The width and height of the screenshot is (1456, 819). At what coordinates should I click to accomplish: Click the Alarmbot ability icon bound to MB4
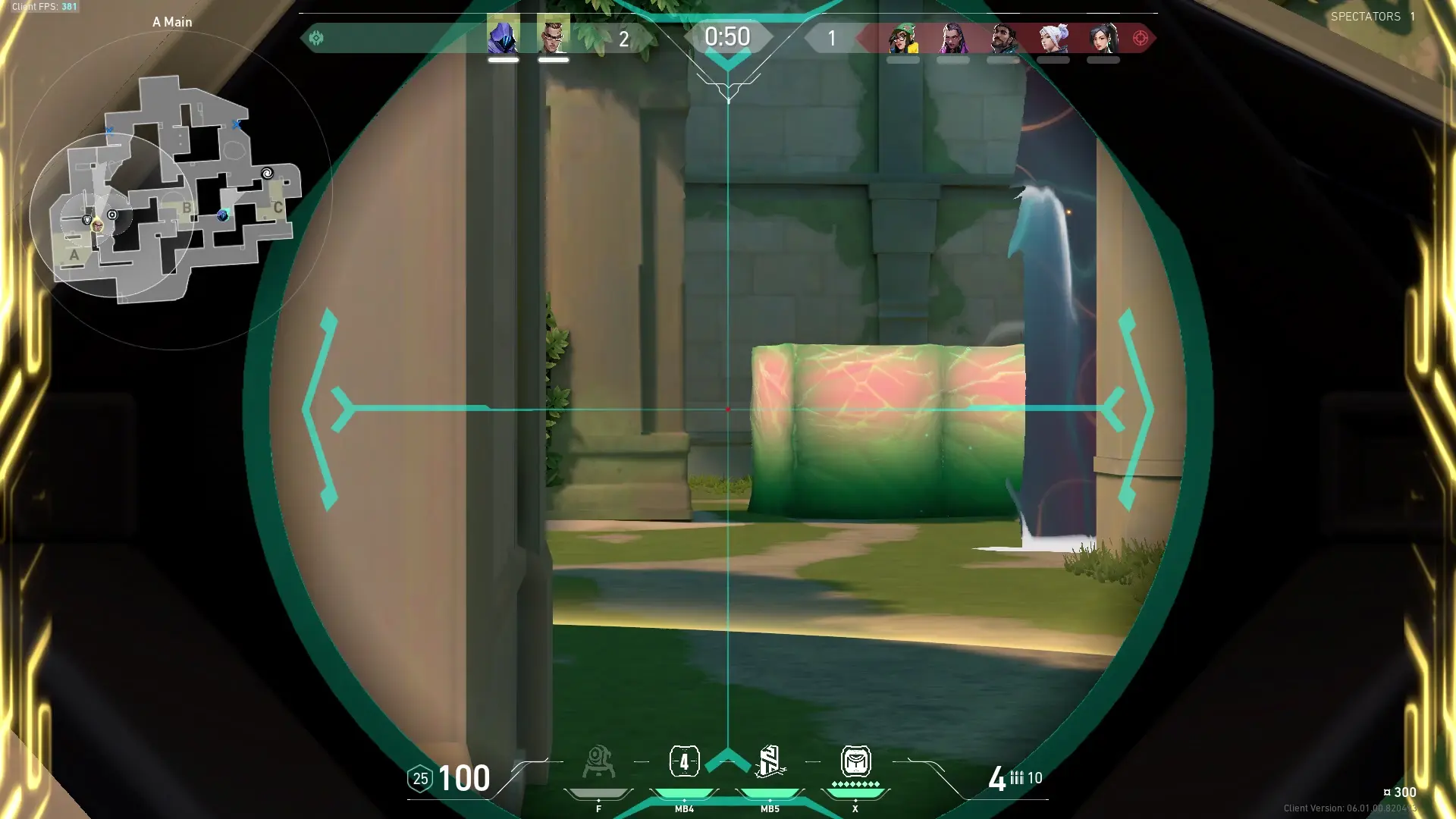[685, 762]
